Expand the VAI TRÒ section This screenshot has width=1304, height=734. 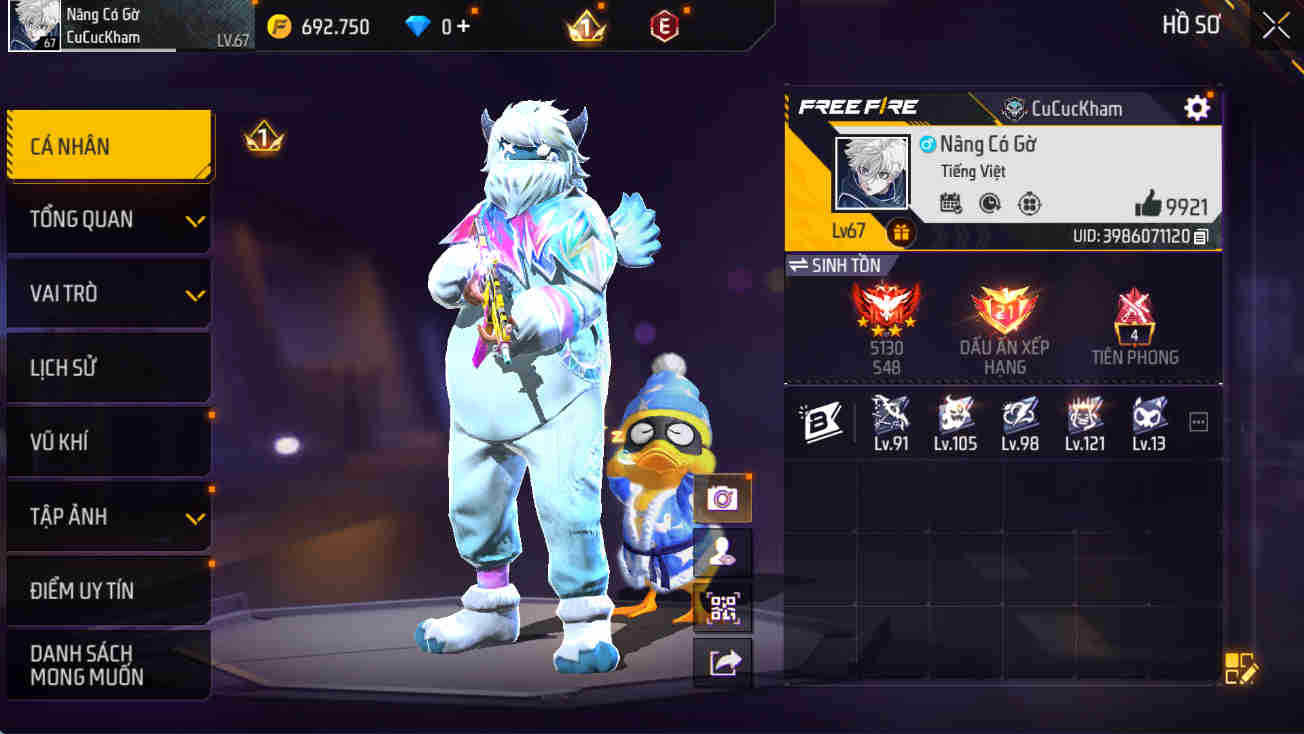coord(108,293)
